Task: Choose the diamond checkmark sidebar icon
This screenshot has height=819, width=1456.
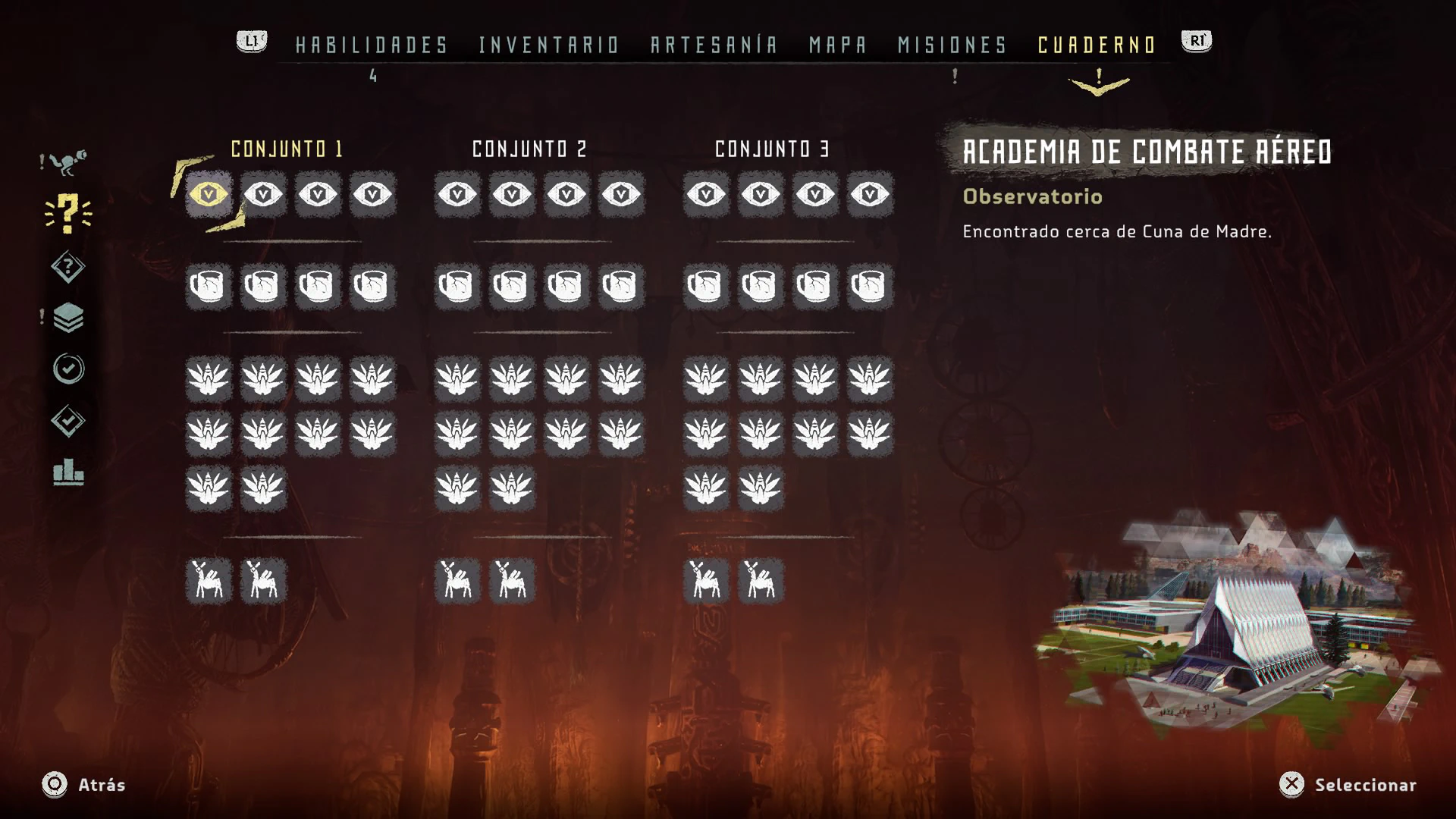Action: [68, 421]
